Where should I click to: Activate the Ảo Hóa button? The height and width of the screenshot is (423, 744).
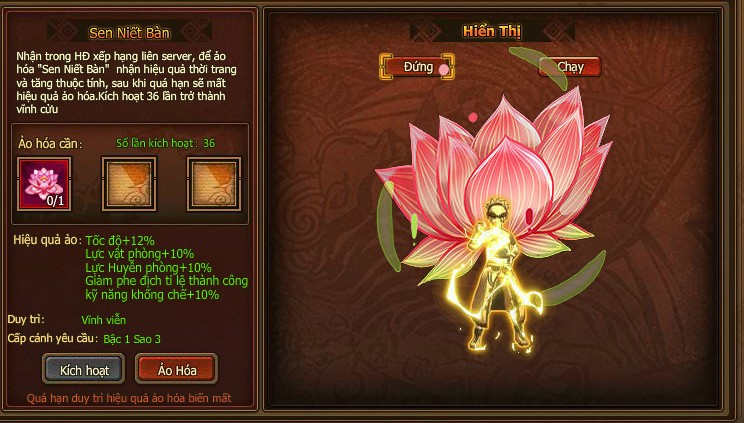pos(176,369)
